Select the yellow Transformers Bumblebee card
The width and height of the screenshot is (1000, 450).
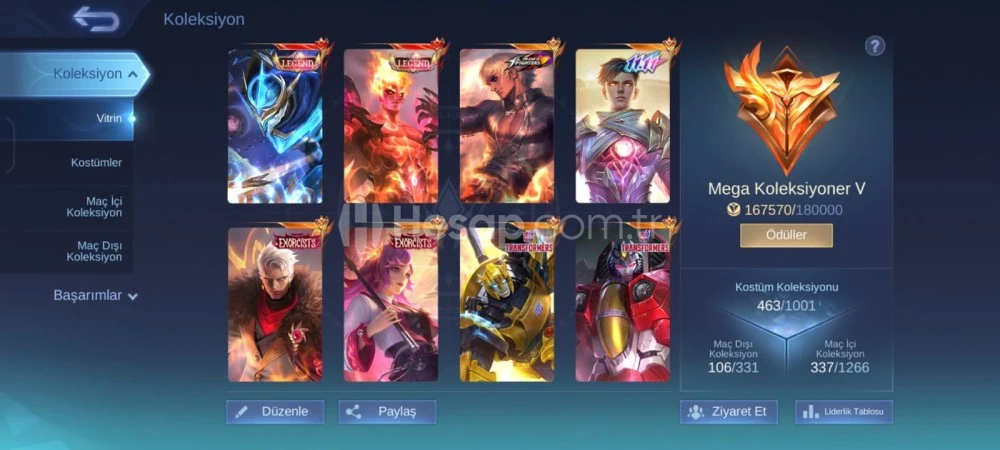pos(506,304)
